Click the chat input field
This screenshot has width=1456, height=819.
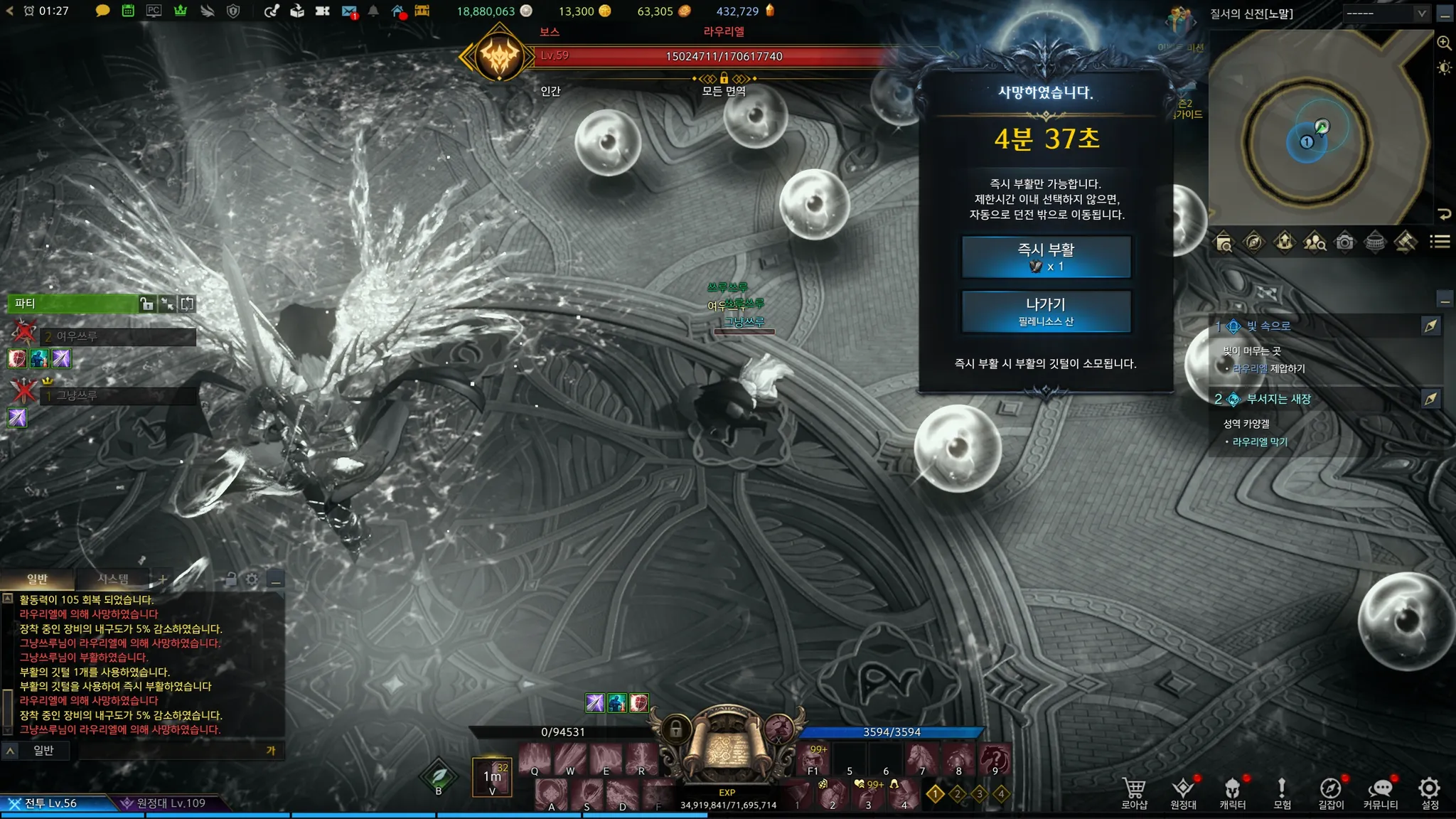coord(171,750)
